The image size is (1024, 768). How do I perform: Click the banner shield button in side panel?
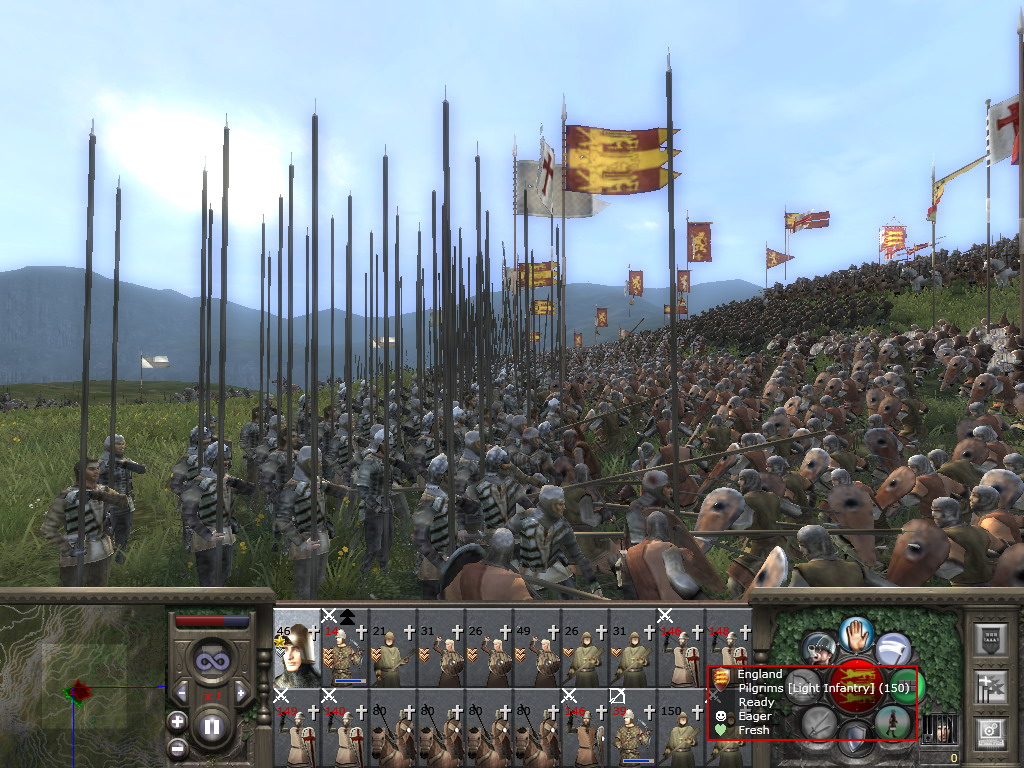[x=988, y=638]
